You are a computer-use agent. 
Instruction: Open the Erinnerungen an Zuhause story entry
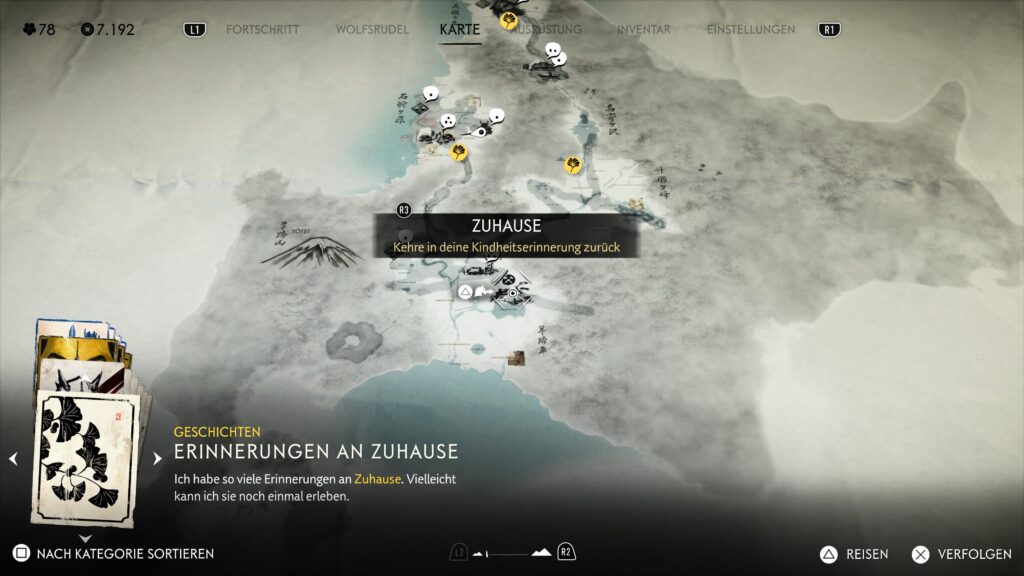click(x=316, y=451)
